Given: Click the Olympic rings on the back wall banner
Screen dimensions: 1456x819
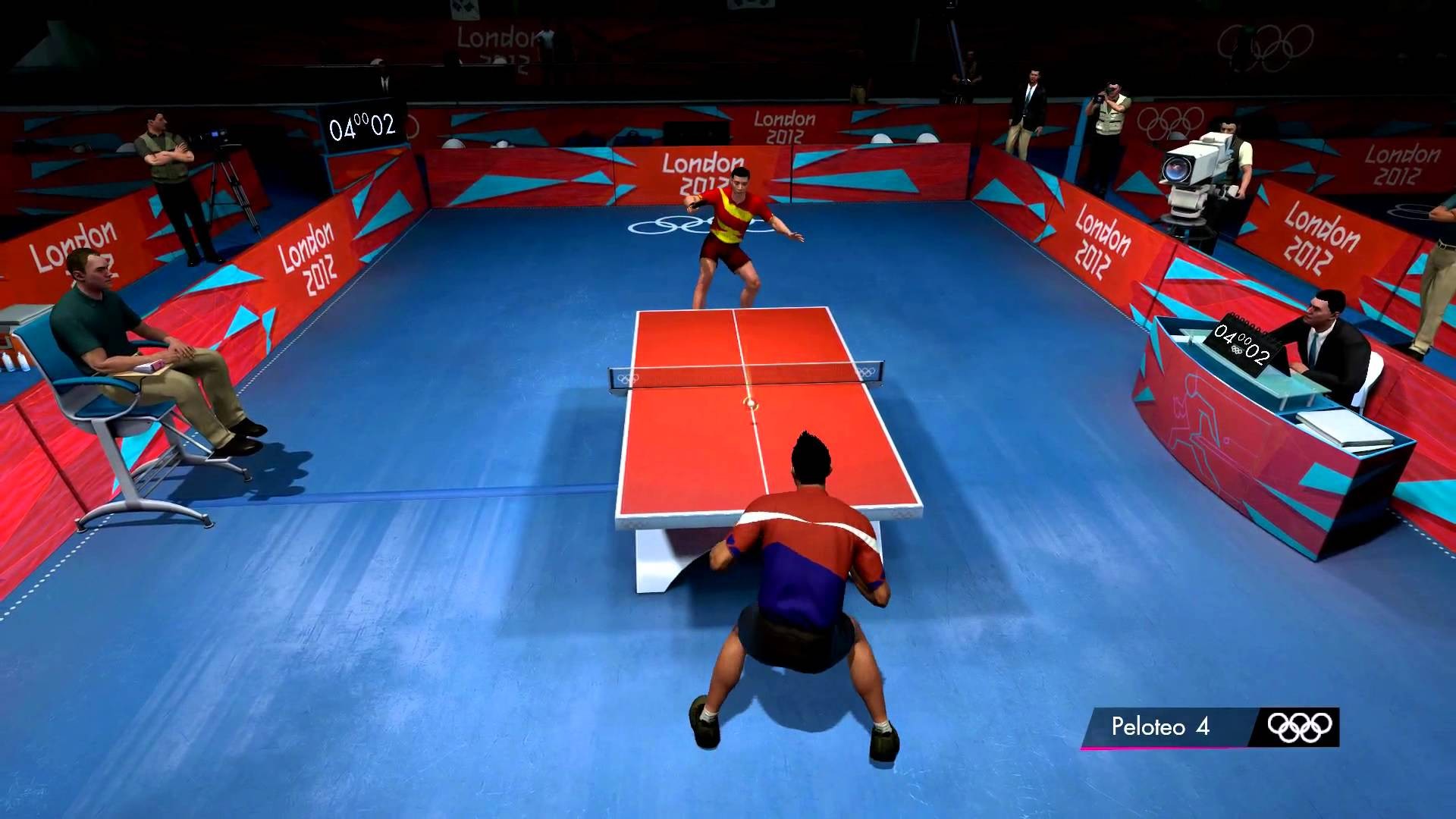Looking at the screenshot, I should pos(1170,121).
